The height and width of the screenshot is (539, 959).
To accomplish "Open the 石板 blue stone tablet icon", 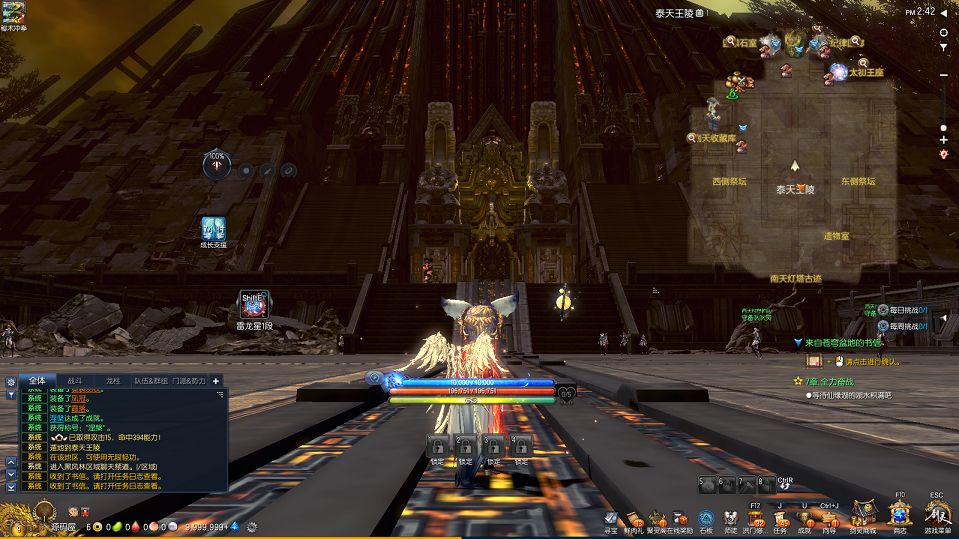I will 706,518.
